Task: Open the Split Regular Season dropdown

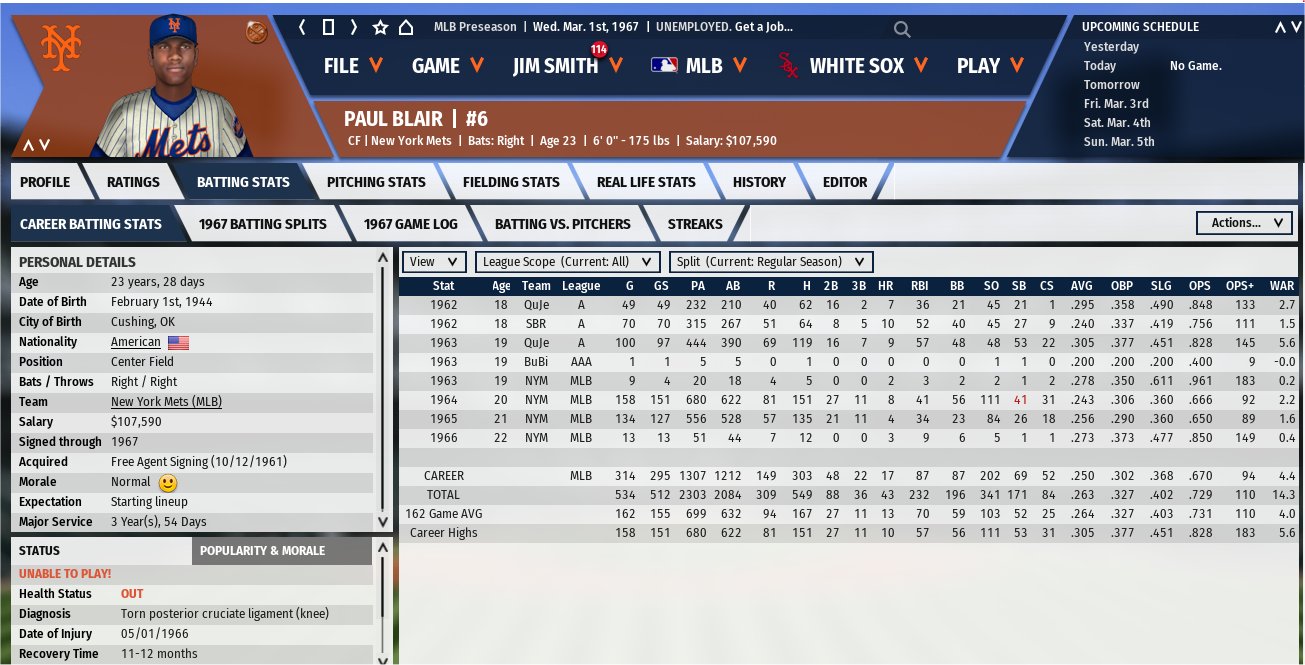Action: click(771, 262)
